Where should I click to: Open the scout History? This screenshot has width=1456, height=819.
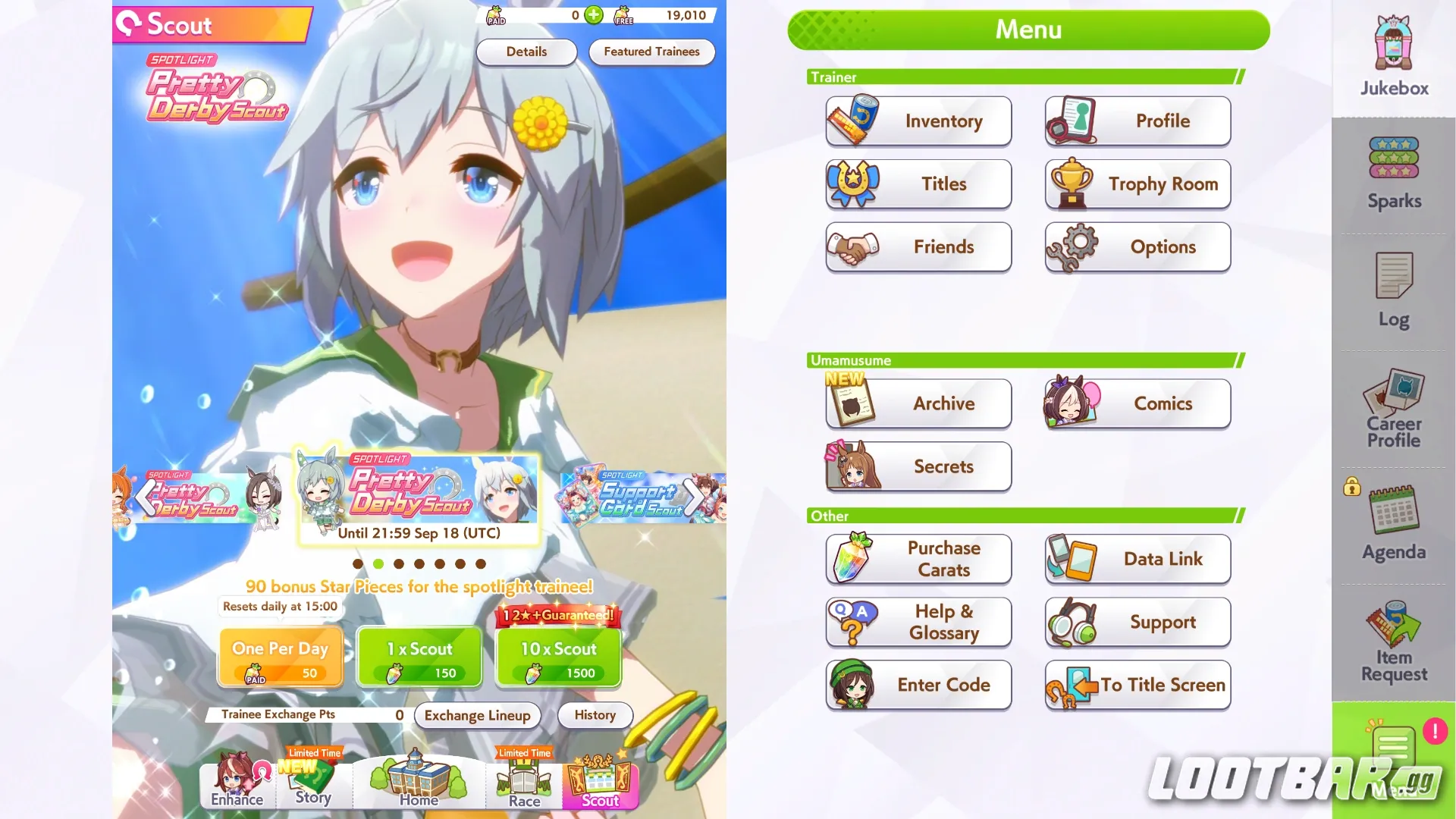point(595,715)
